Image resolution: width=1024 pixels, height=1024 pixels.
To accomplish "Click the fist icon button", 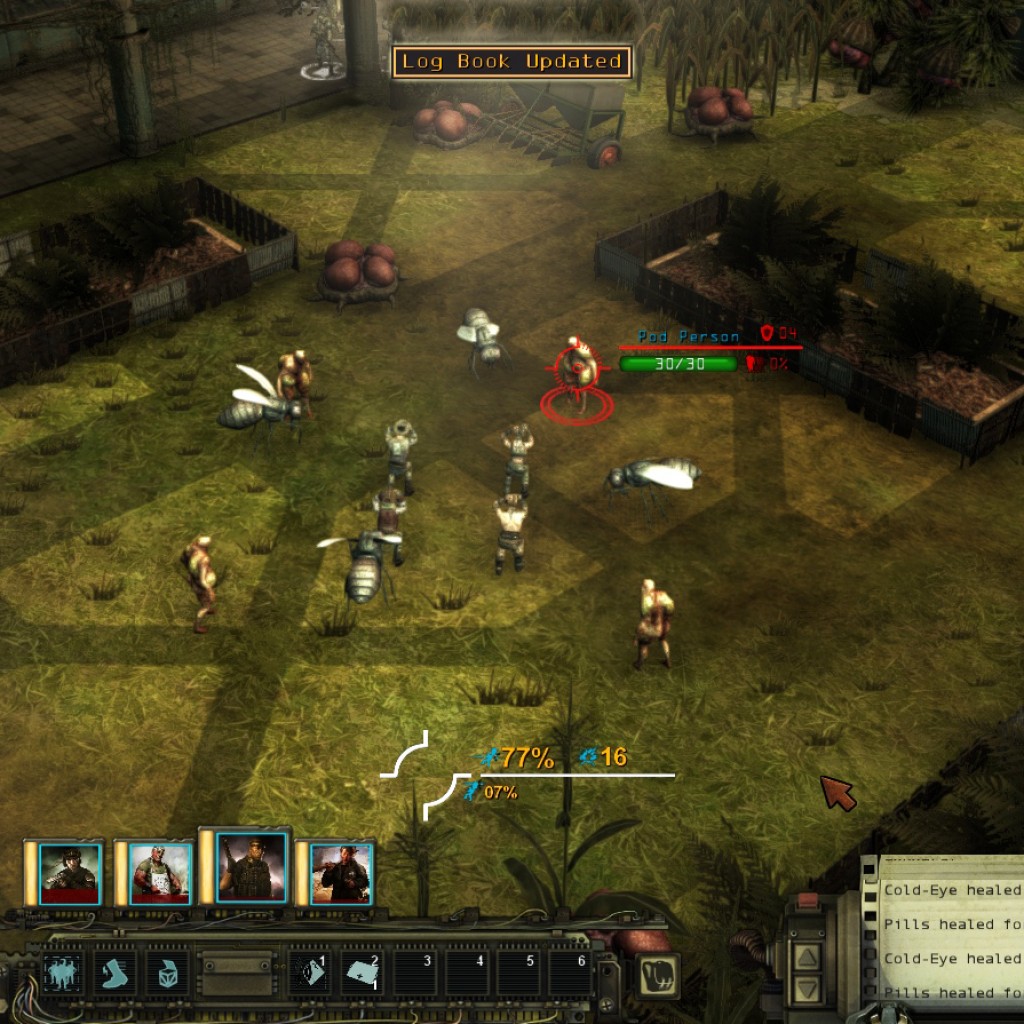I will tap(657, 974).
